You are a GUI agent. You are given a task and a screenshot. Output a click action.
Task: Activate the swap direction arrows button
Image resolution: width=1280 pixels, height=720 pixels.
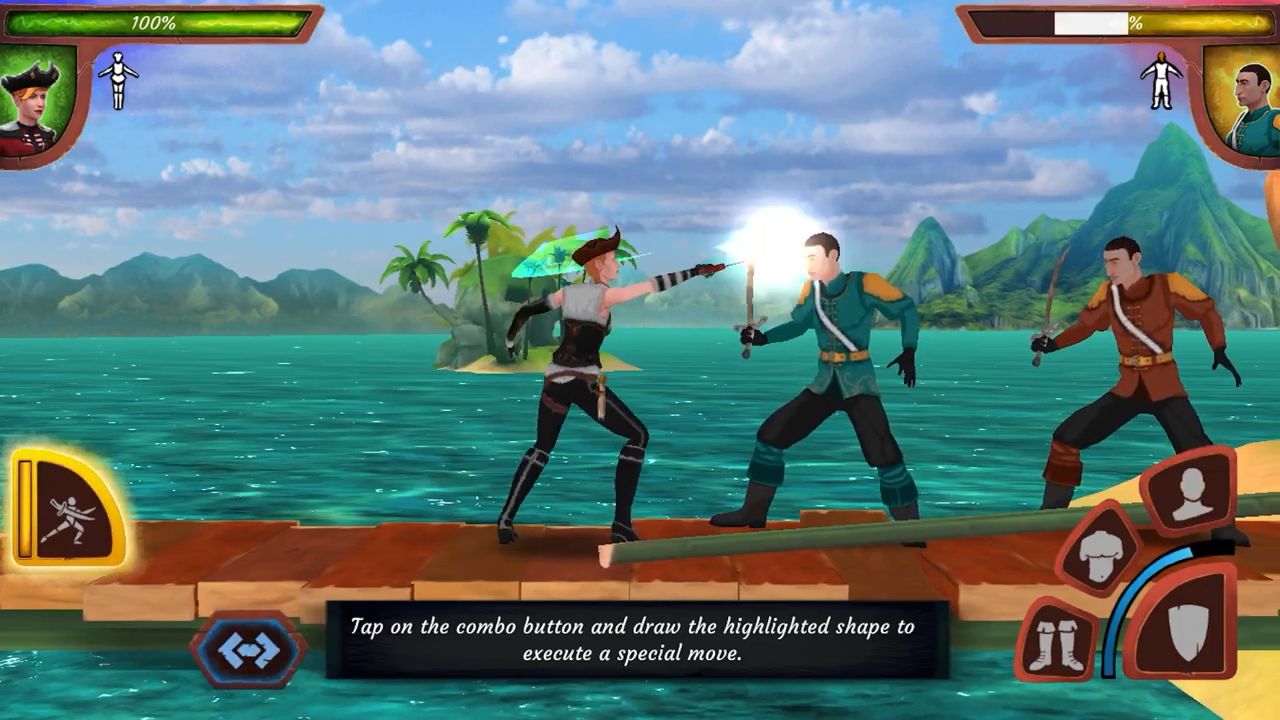(248, 650)
